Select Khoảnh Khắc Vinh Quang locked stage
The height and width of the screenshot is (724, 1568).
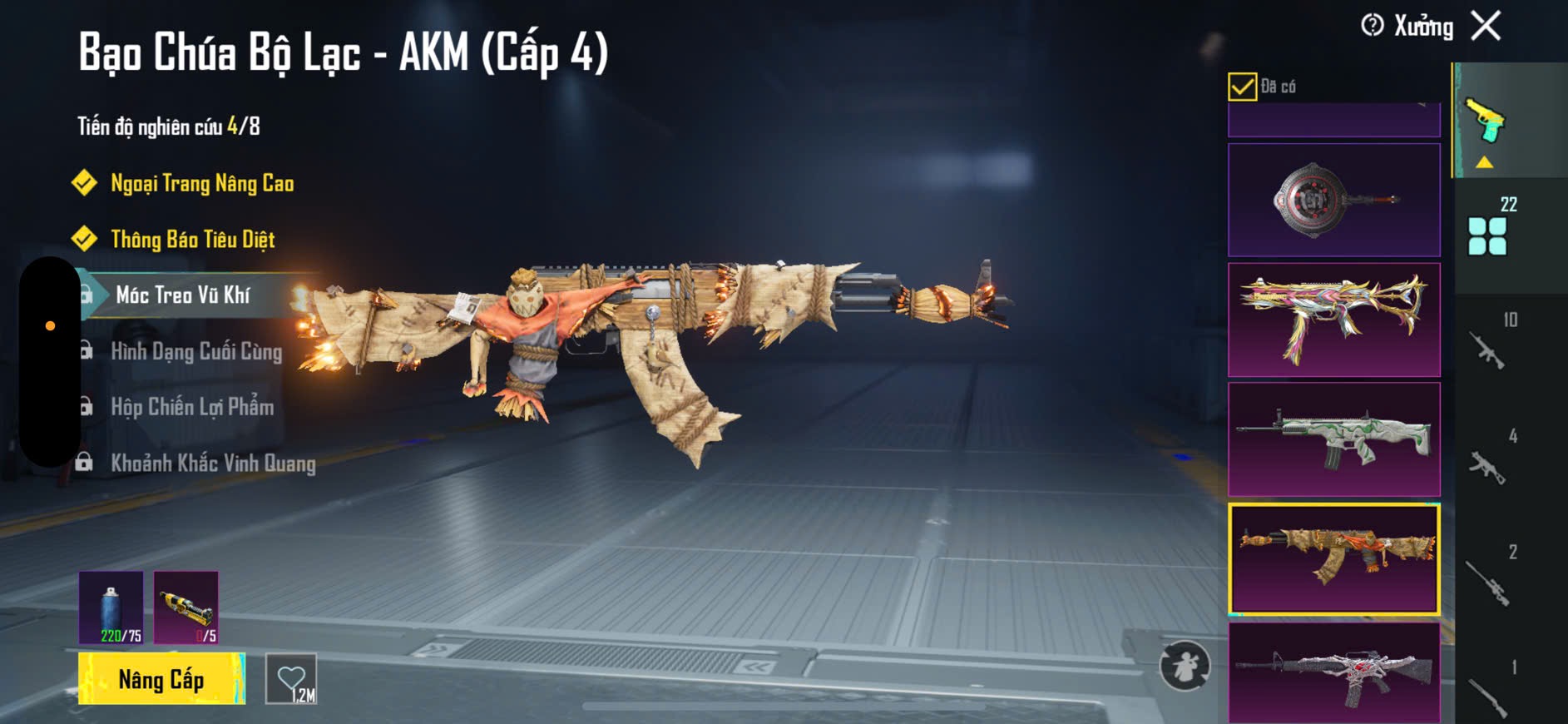point(213,463)
